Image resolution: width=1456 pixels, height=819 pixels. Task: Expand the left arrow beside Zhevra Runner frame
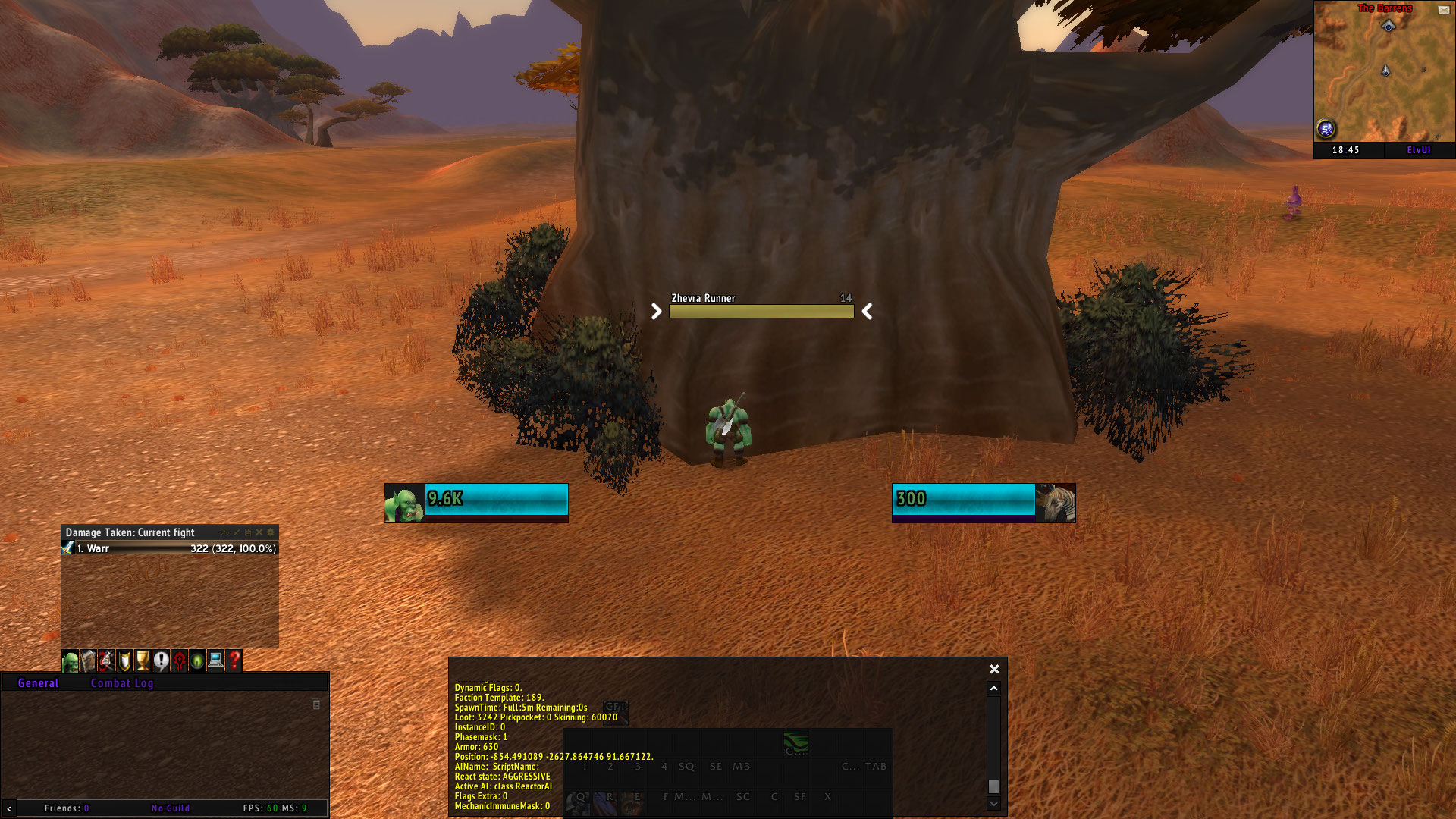tap(655, 311)
